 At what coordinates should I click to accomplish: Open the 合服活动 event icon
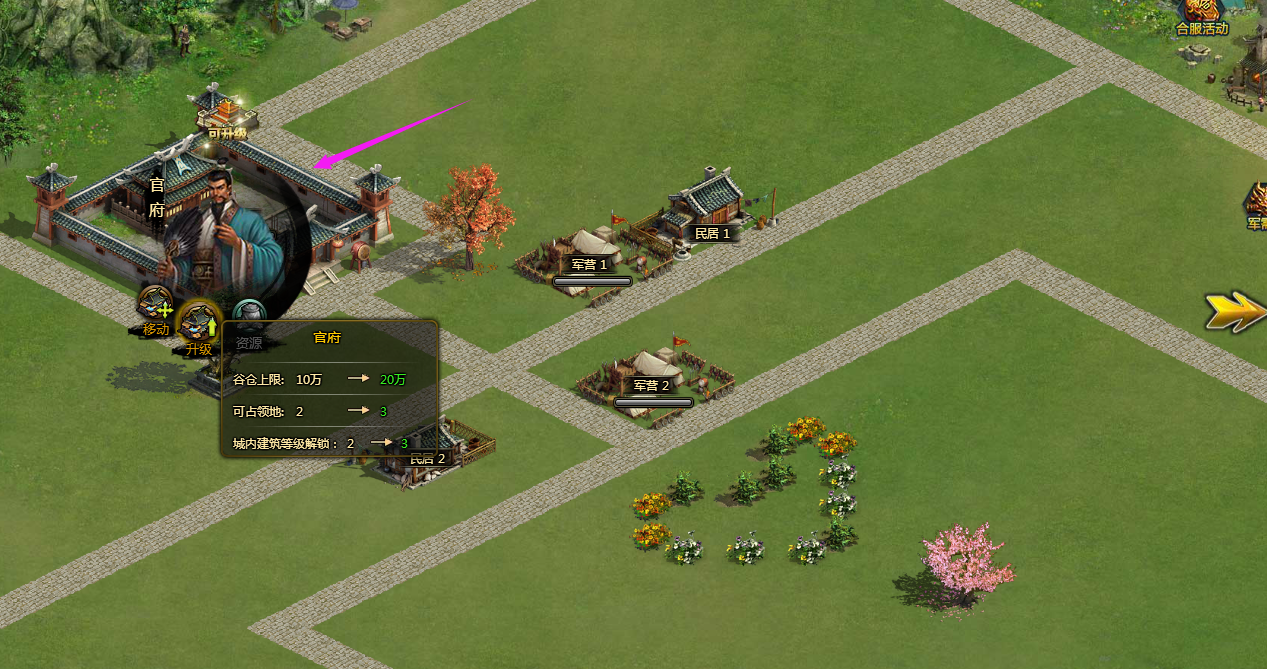[x=1201, y=14]
